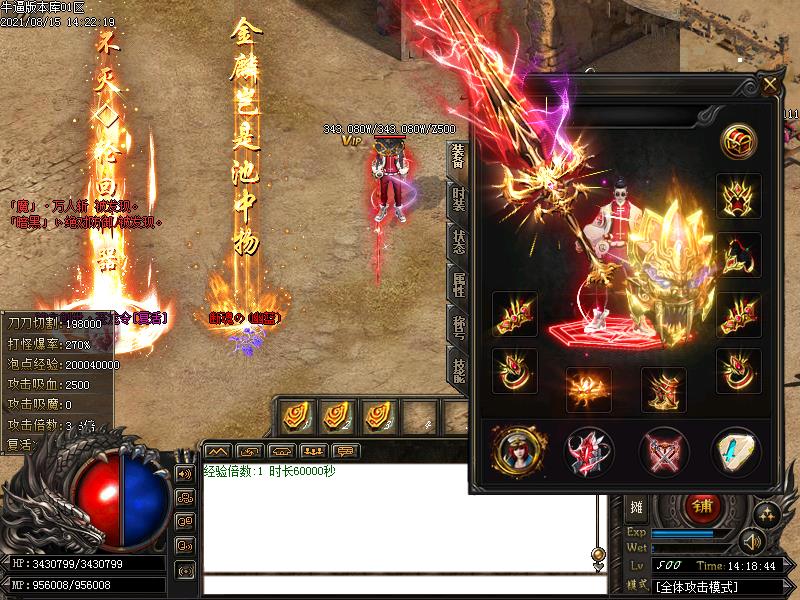Use the first golden rune hotbar slot

(x=297, y=416)
